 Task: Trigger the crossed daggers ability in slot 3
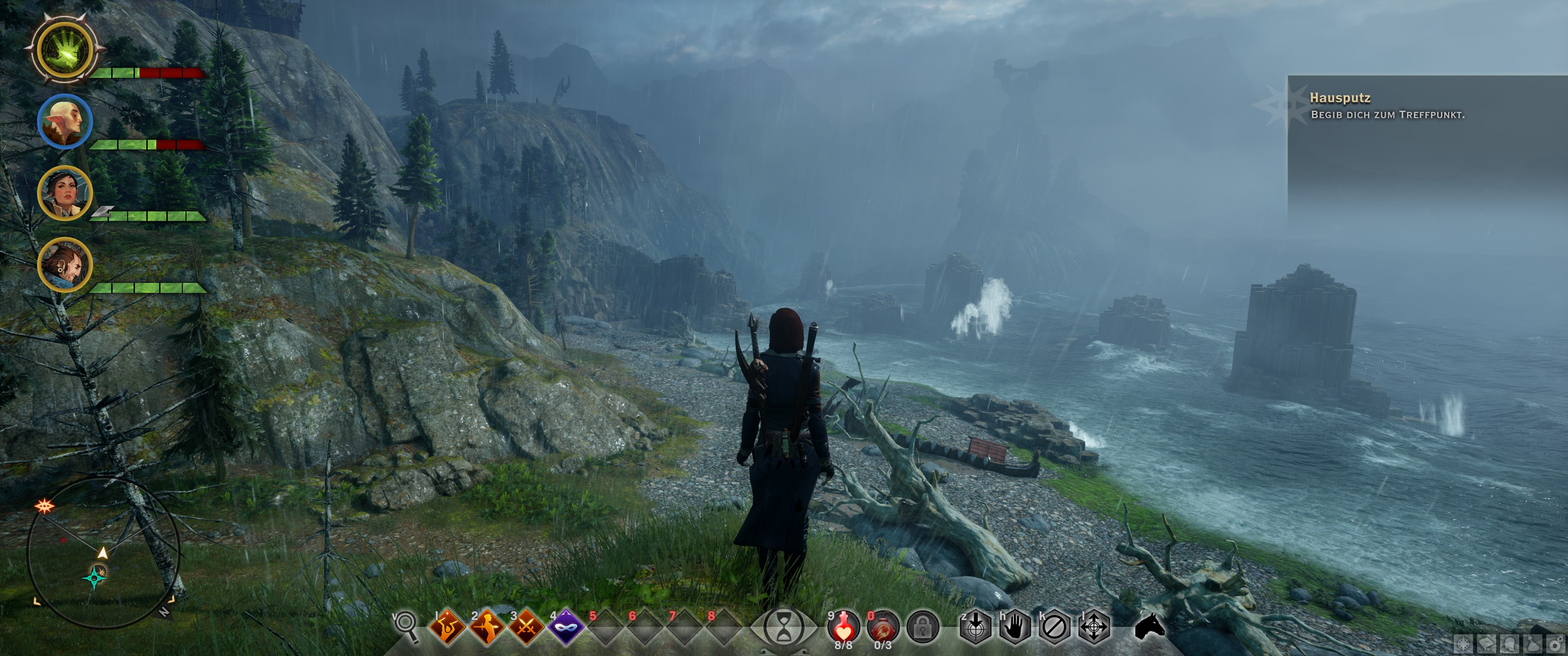click(x=526, y=627)
